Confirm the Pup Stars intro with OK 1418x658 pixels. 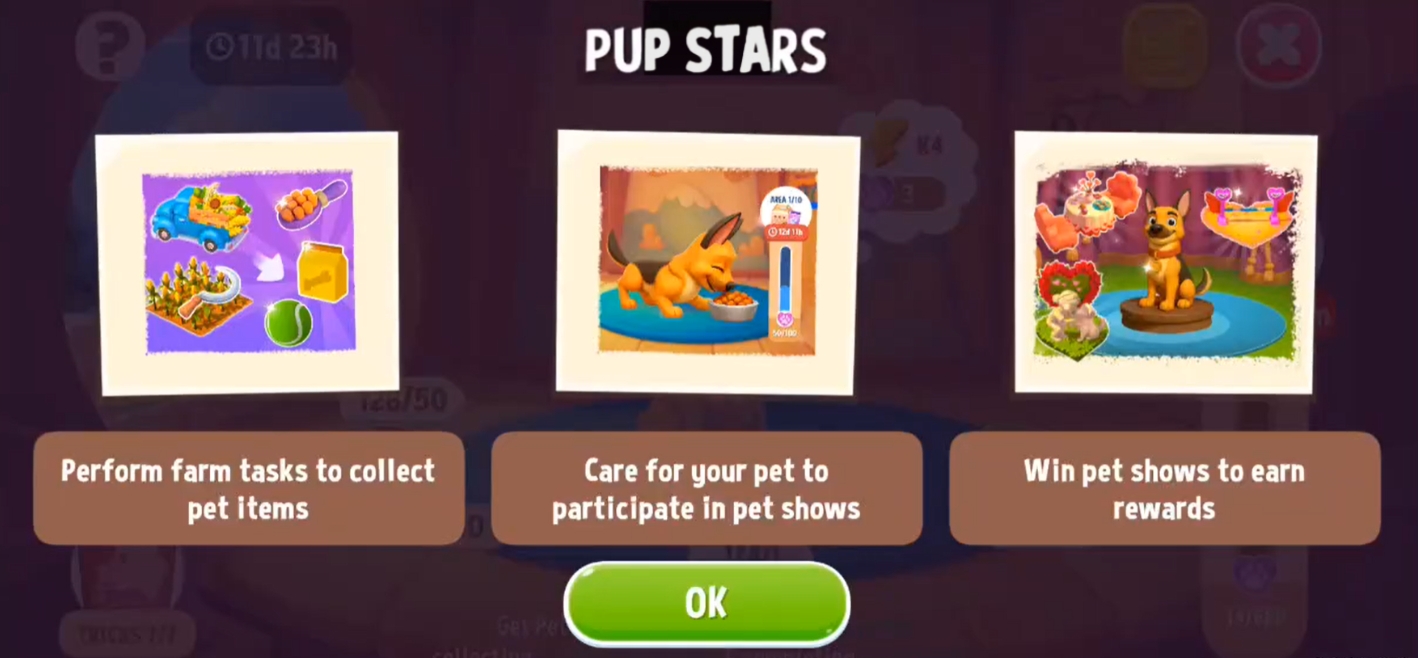click(x=706, y=603)
